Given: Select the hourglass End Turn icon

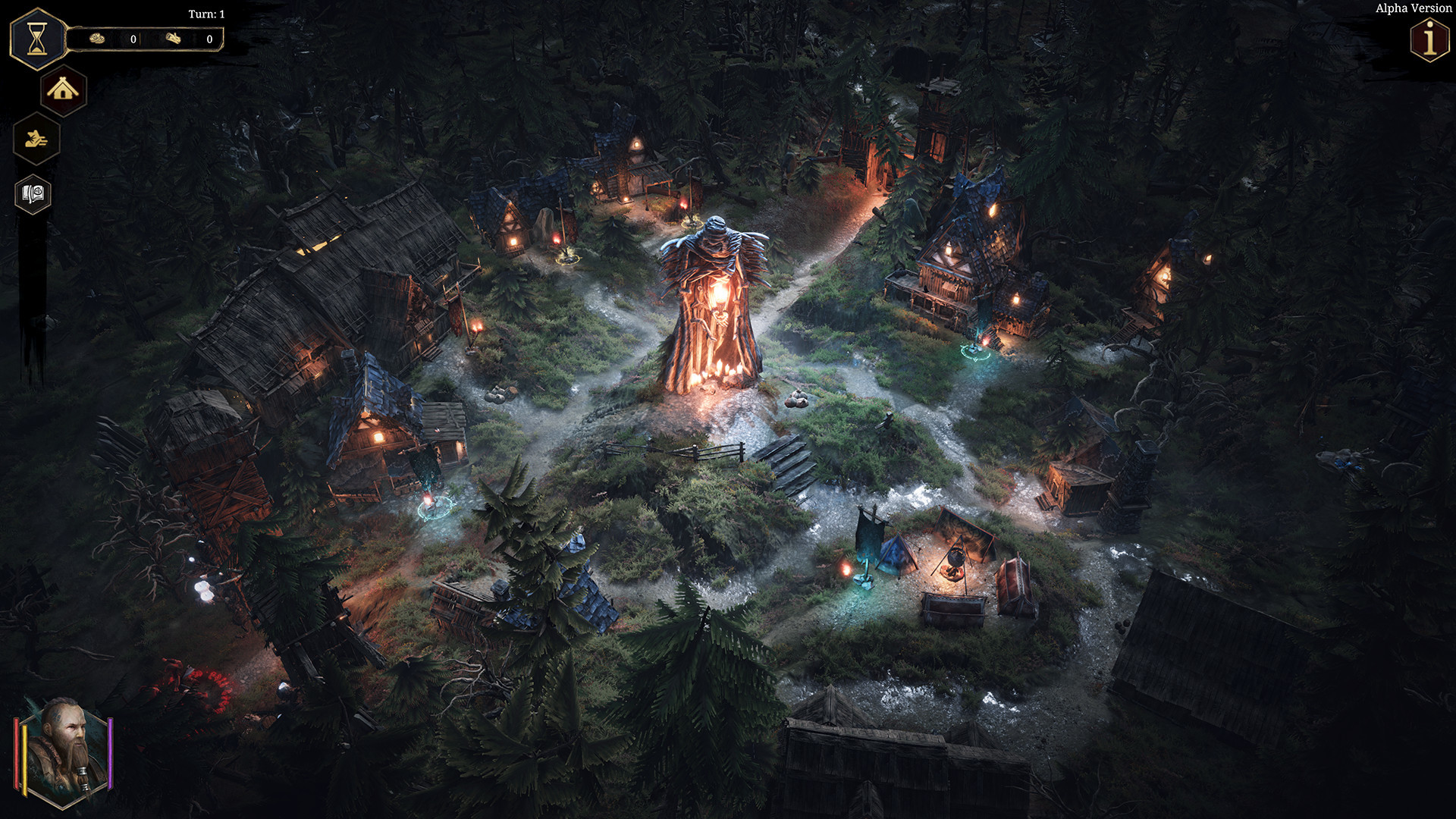Looking at the screenshot, I should tap(36, 39).
